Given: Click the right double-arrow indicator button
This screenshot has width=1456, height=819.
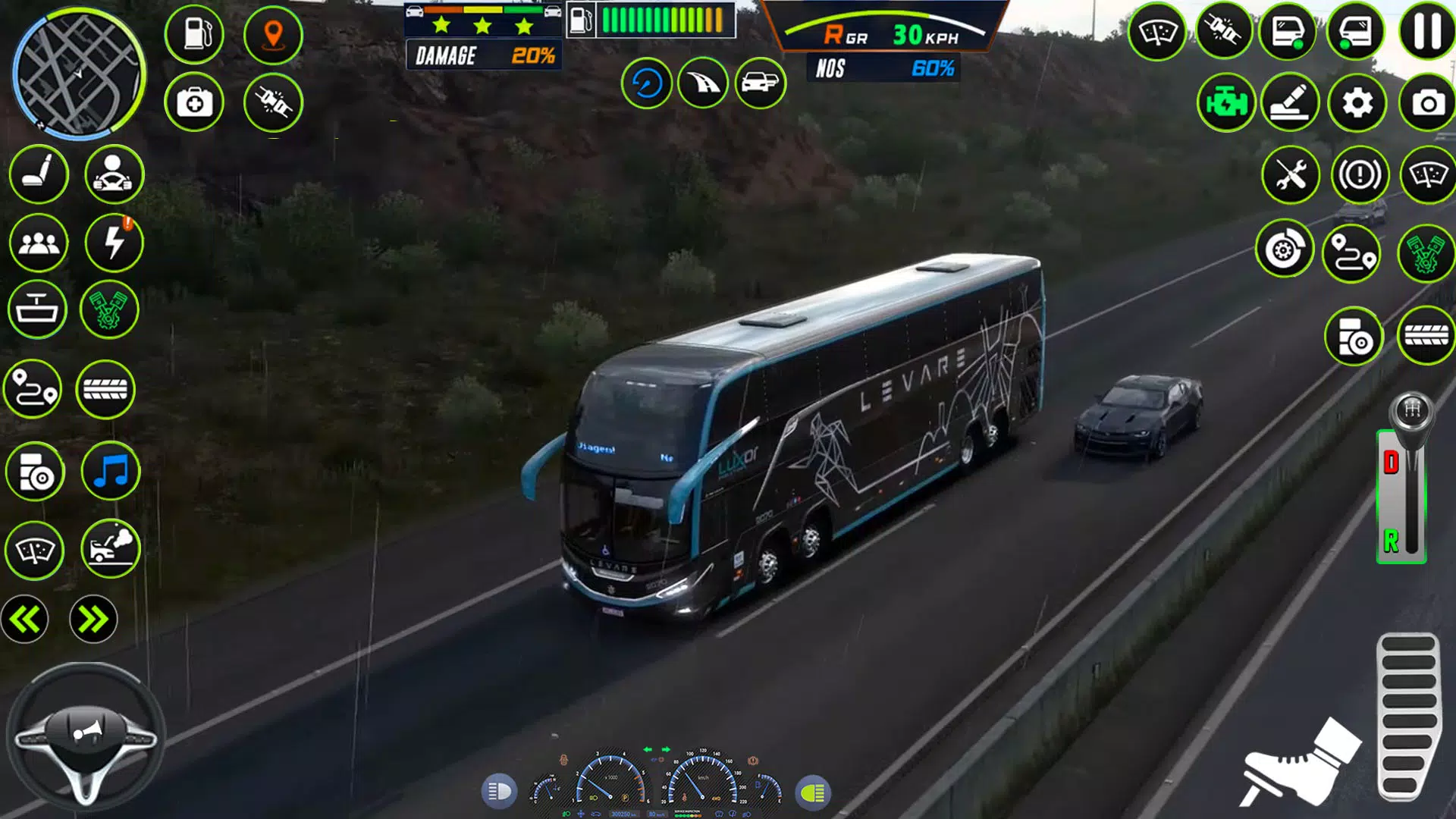Looking at the screenshot, I should point(93,620).
